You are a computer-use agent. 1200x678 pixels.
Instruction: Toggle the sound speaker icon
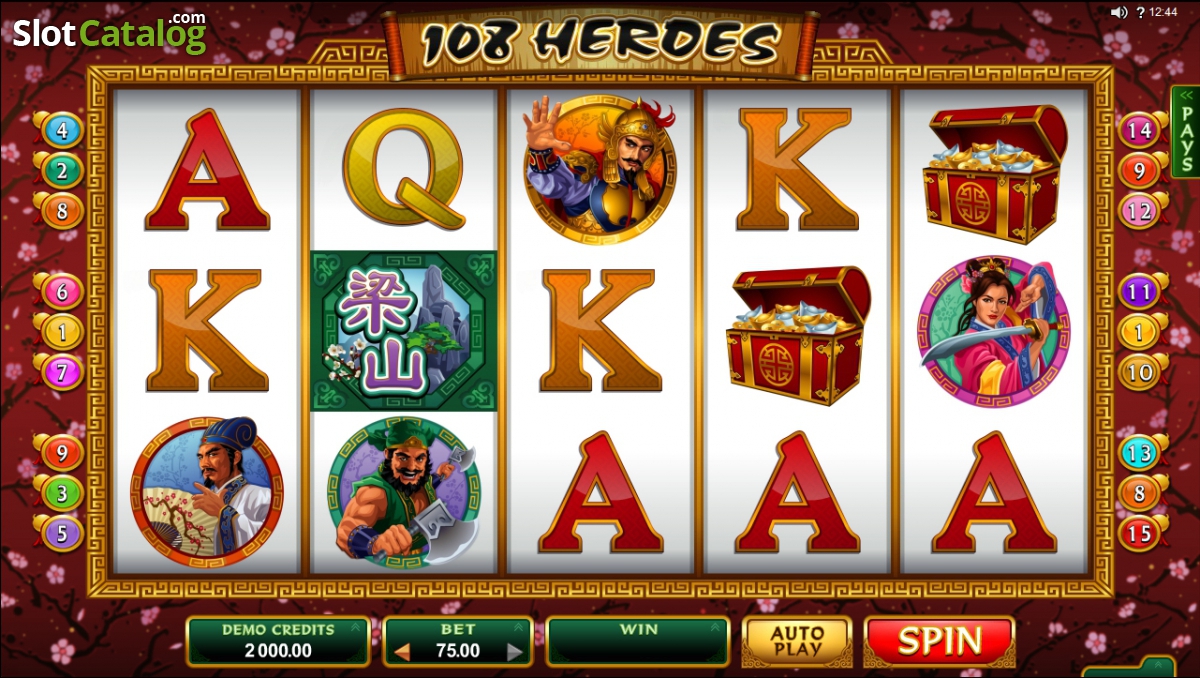tap(1119, 13)
